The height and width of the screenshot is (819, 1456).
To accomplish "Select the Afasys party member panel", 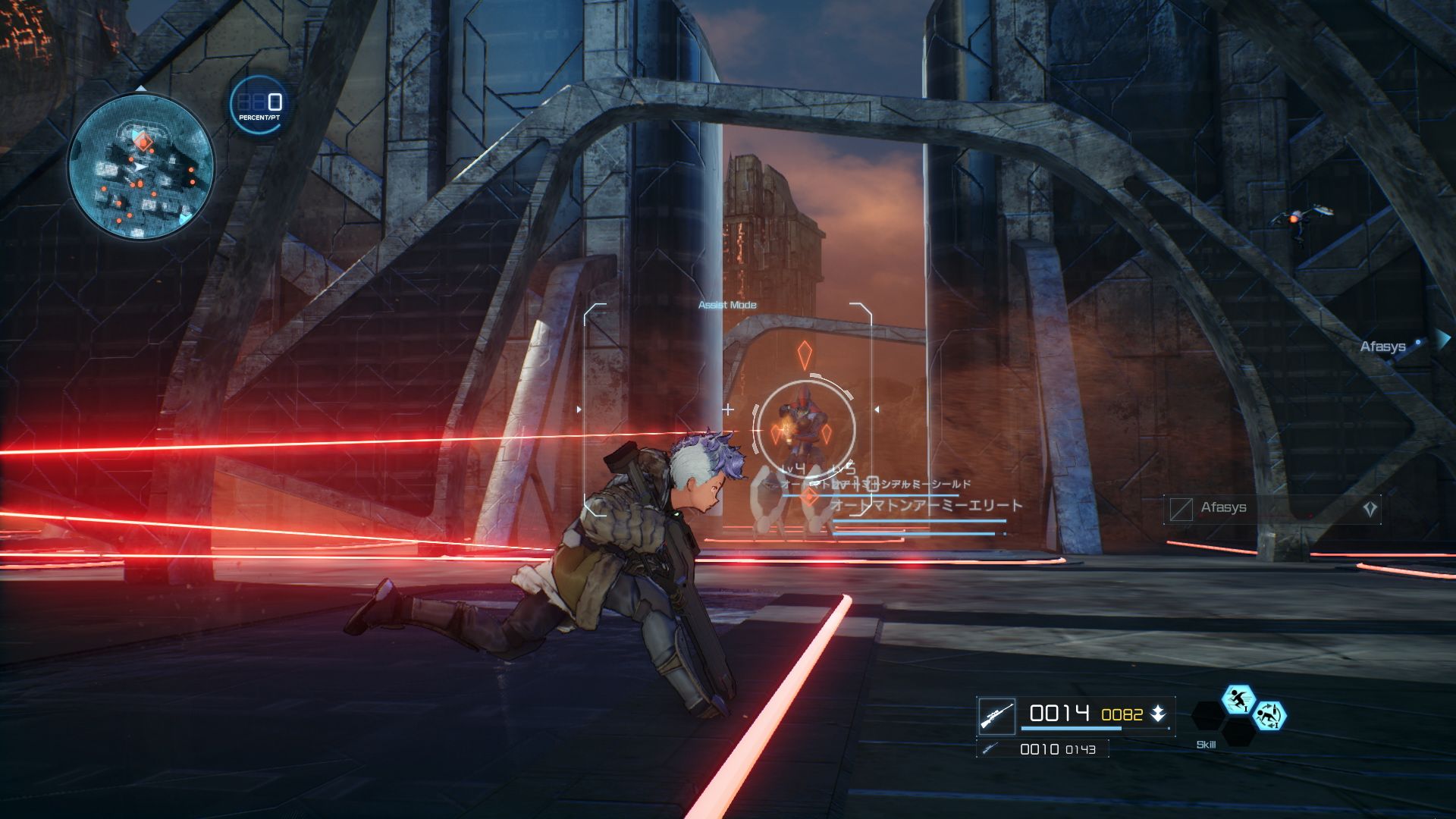I will tap(1272, 509).
